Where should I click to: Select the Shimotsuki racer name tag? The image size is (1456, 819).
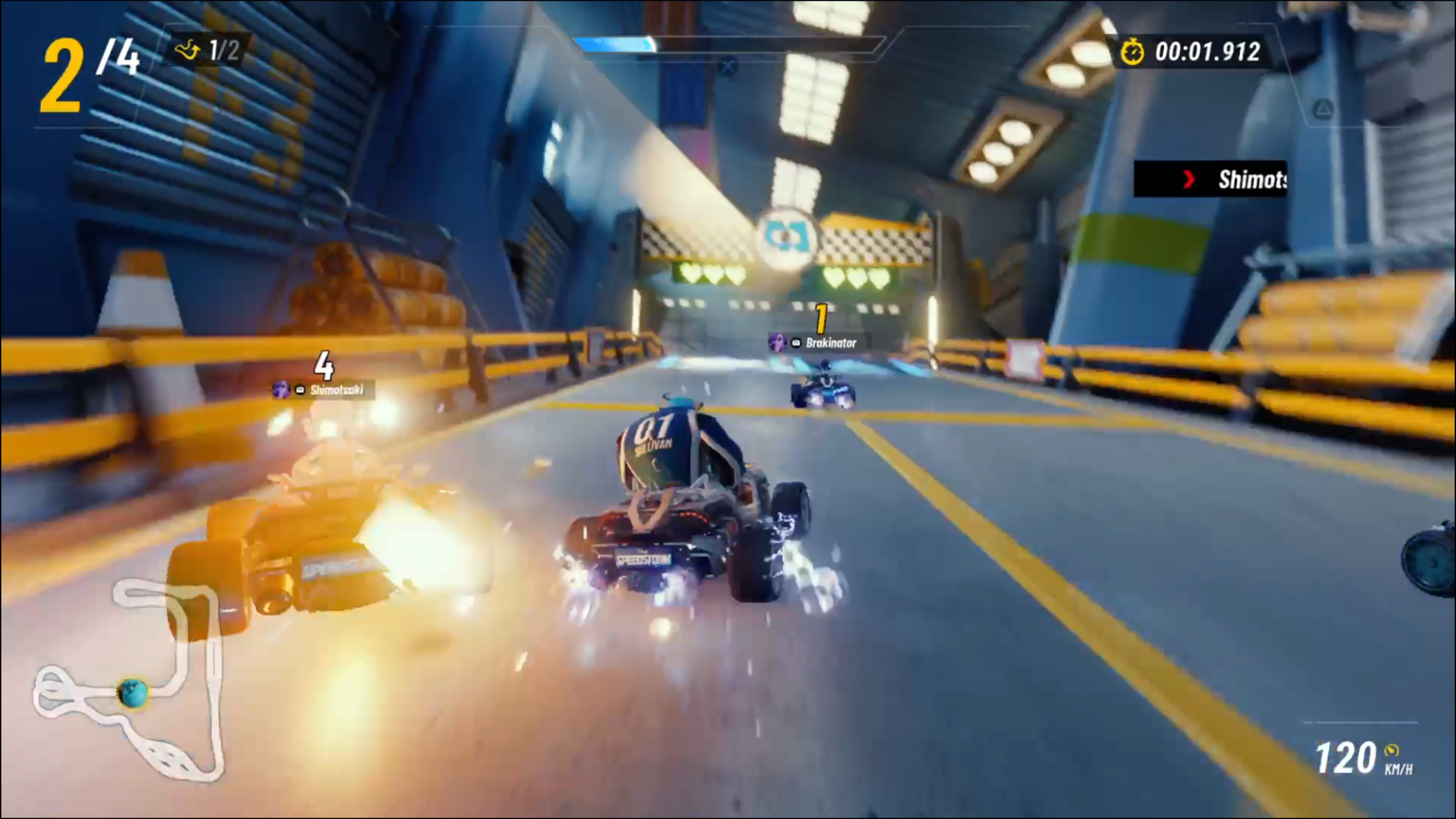[324, 390]
